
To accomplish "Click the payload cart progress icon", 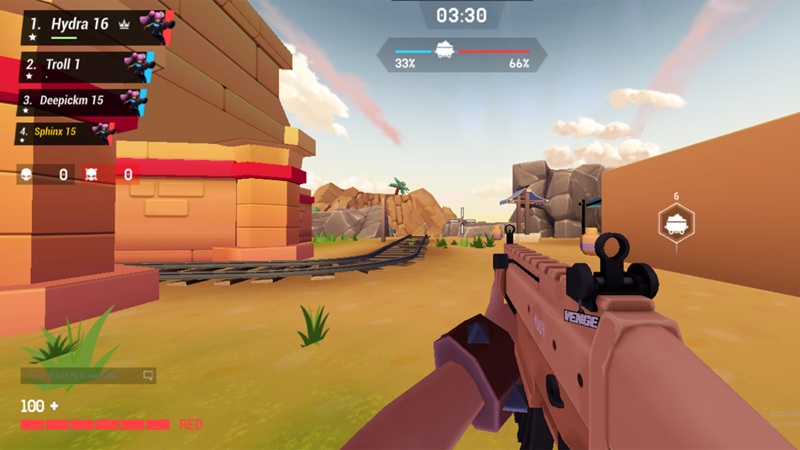I will pos(445,49).
